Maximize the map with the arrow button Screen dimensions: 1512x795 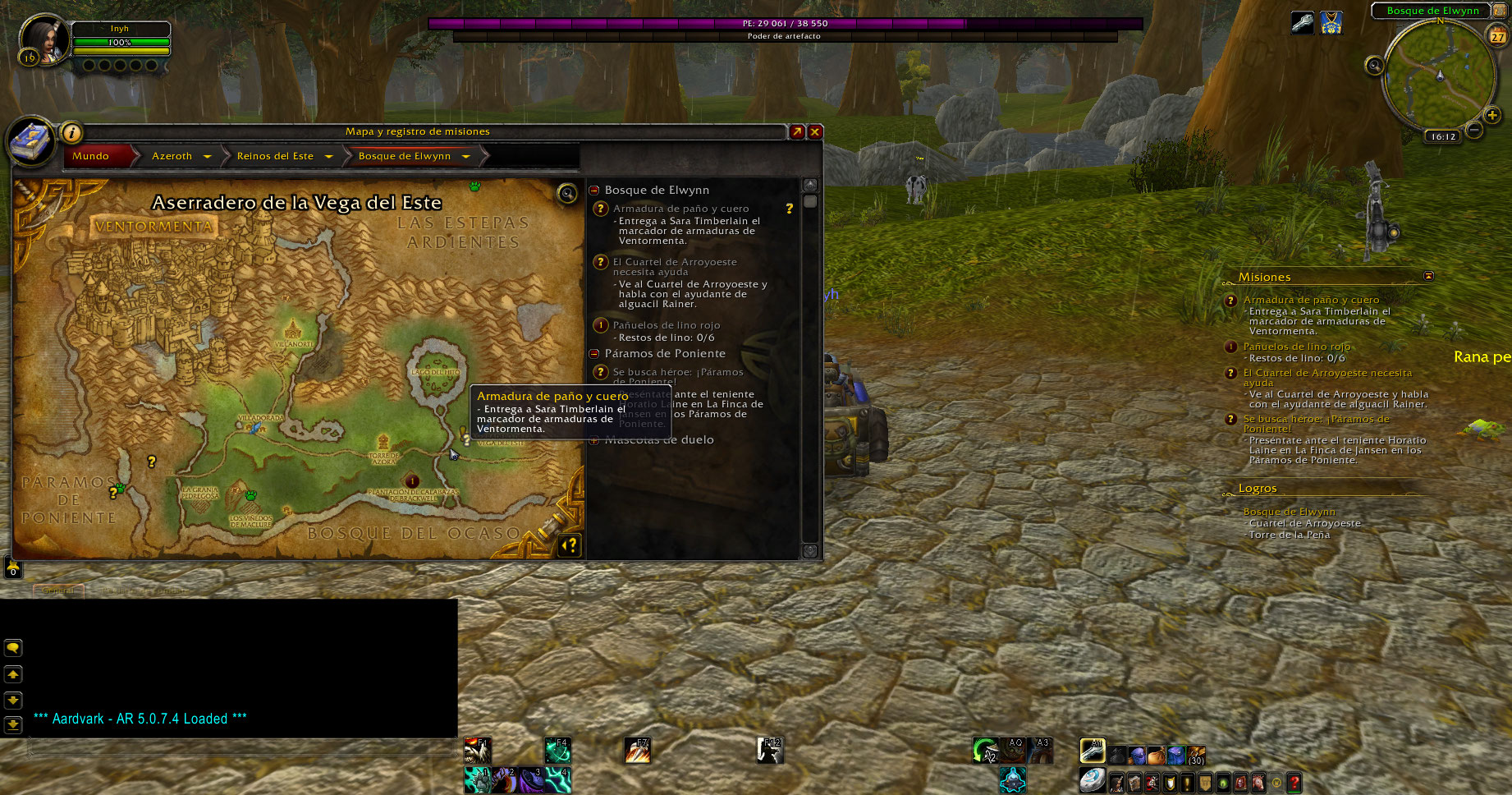pos(797,131)
